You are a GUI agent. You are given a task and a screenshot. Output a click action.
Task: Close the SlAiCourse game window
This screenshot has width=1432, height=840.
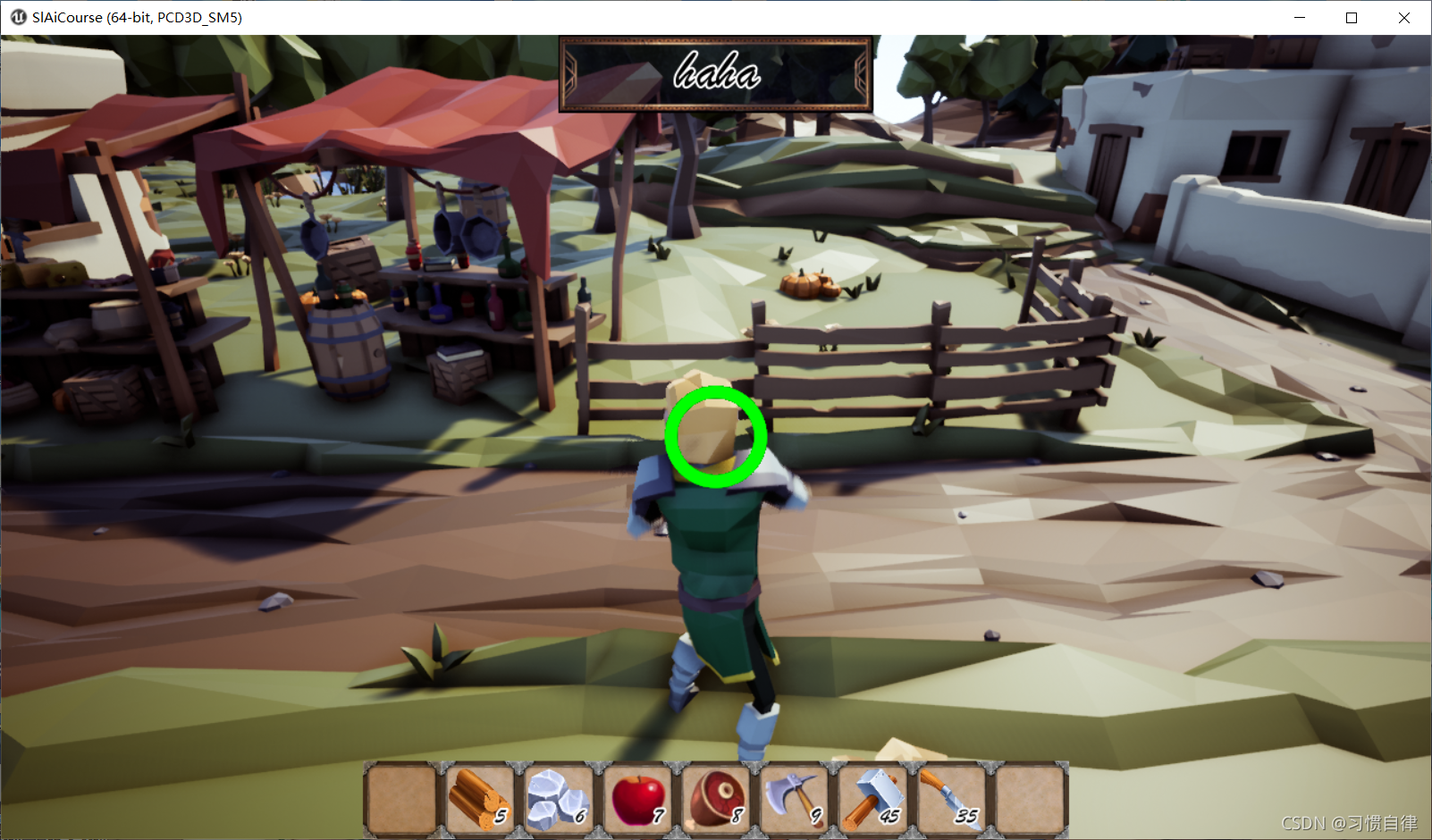click(x=1404, y=18)
